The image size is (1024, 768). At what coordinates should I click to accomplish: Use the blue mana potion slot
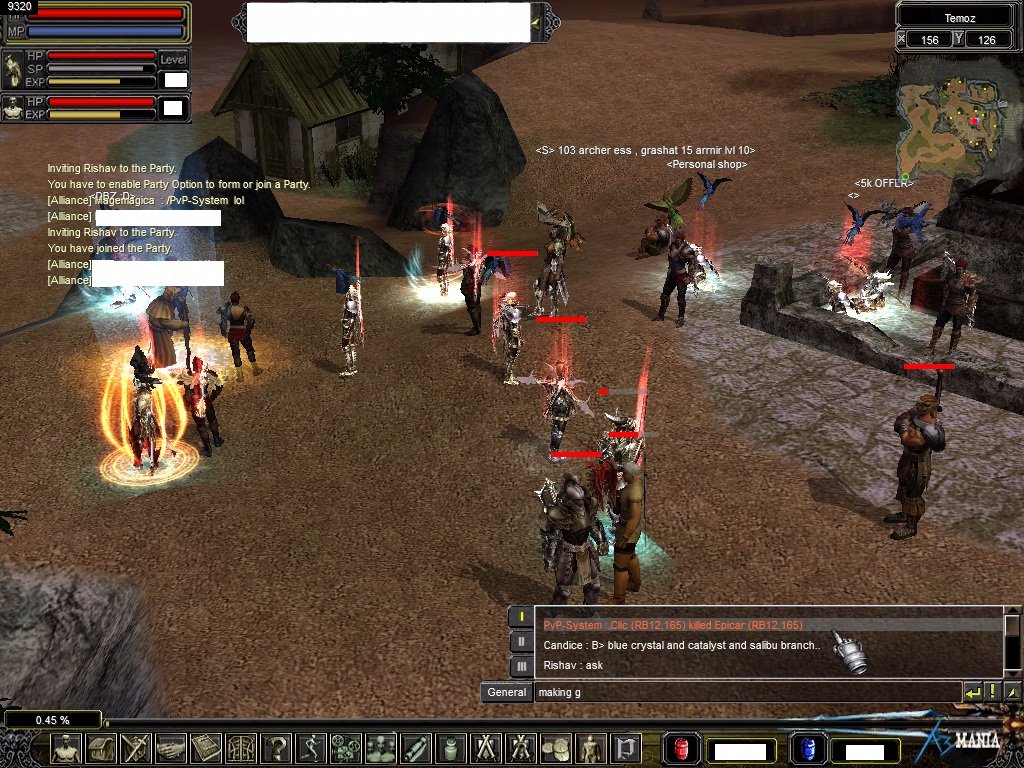807,749
